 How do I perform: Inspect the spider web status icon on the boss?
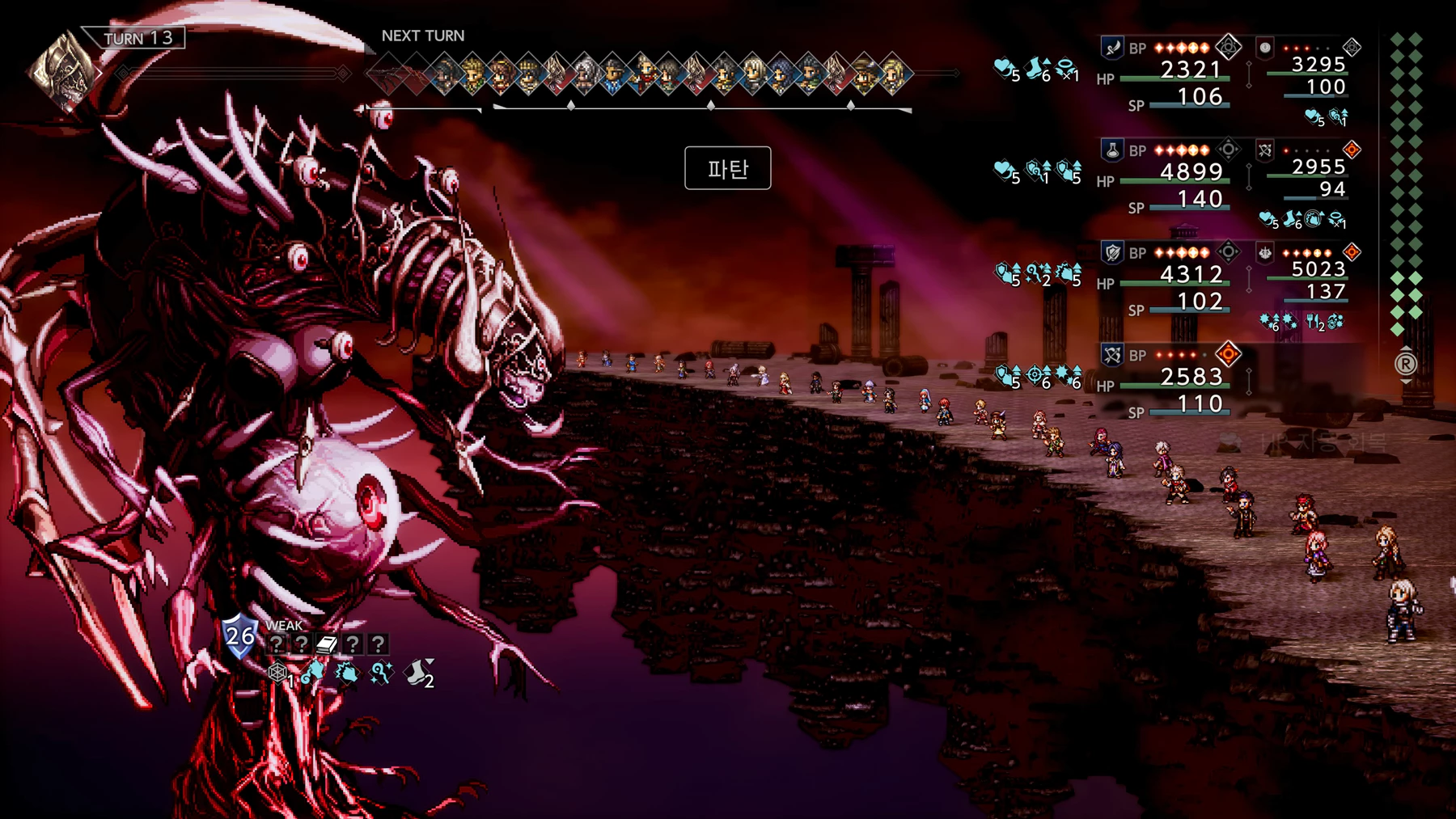(277, 673)
